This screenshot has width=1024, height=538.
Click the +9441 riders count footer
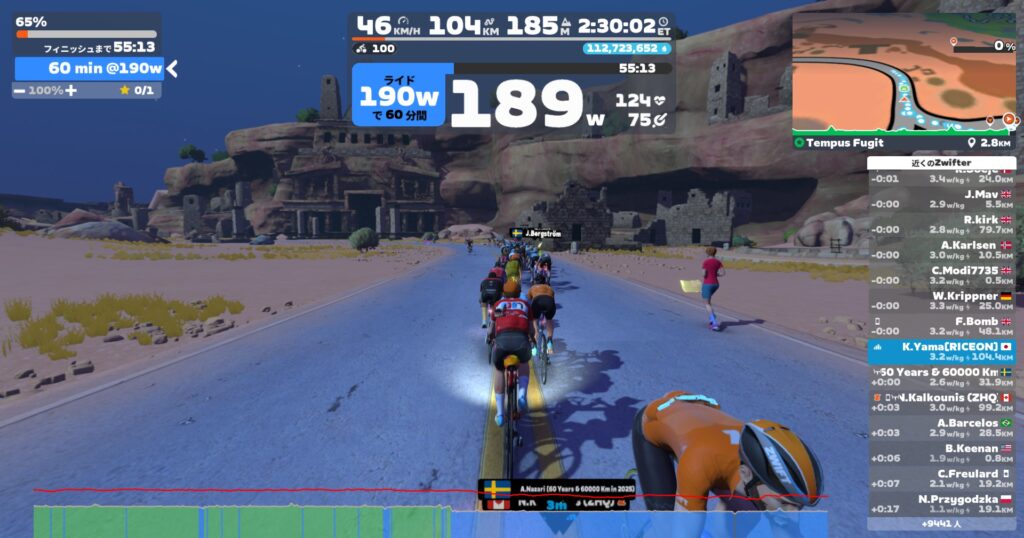point(941,524)
